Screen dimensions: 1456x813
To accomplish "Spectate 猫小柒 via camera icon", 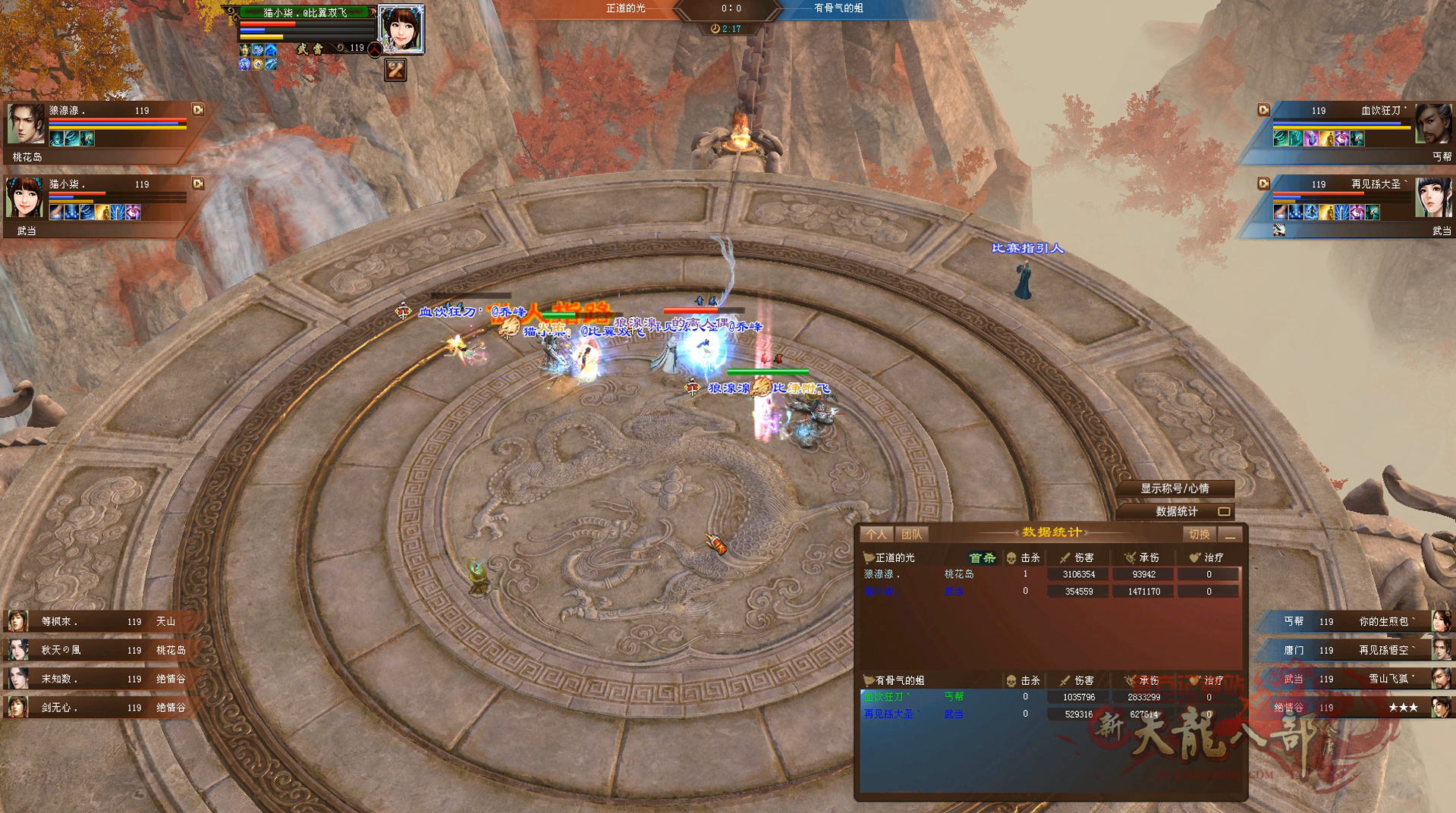I will point(198,184).
